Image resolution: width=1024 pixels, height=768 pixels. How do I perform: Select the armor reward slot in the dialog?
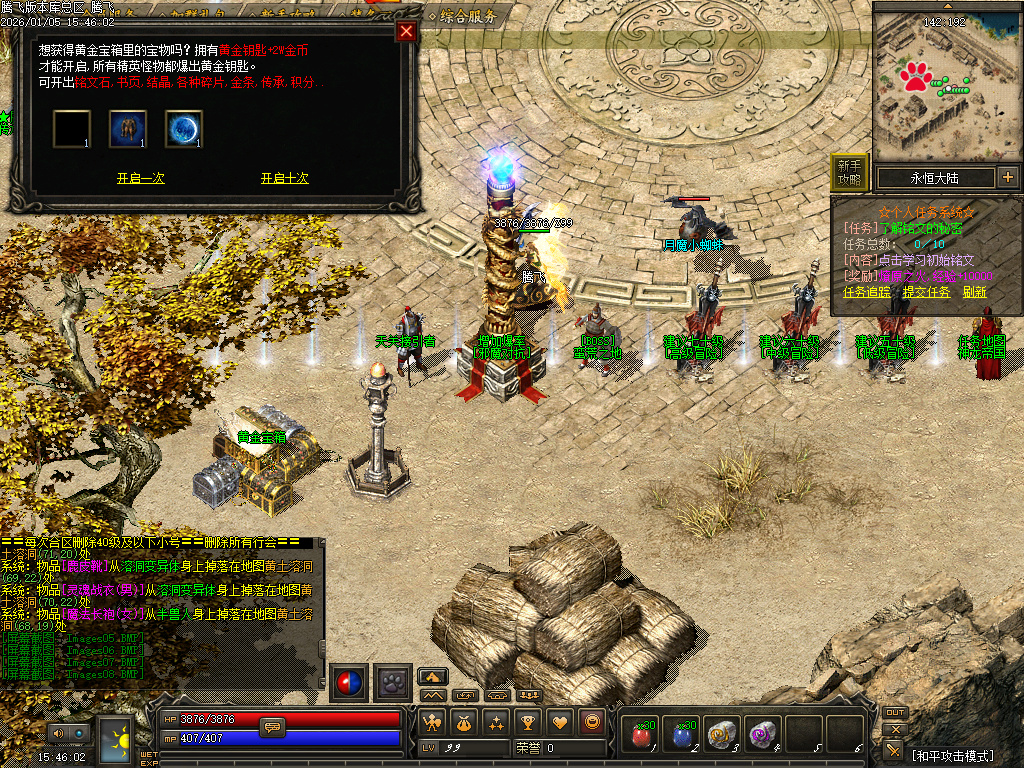128,129
